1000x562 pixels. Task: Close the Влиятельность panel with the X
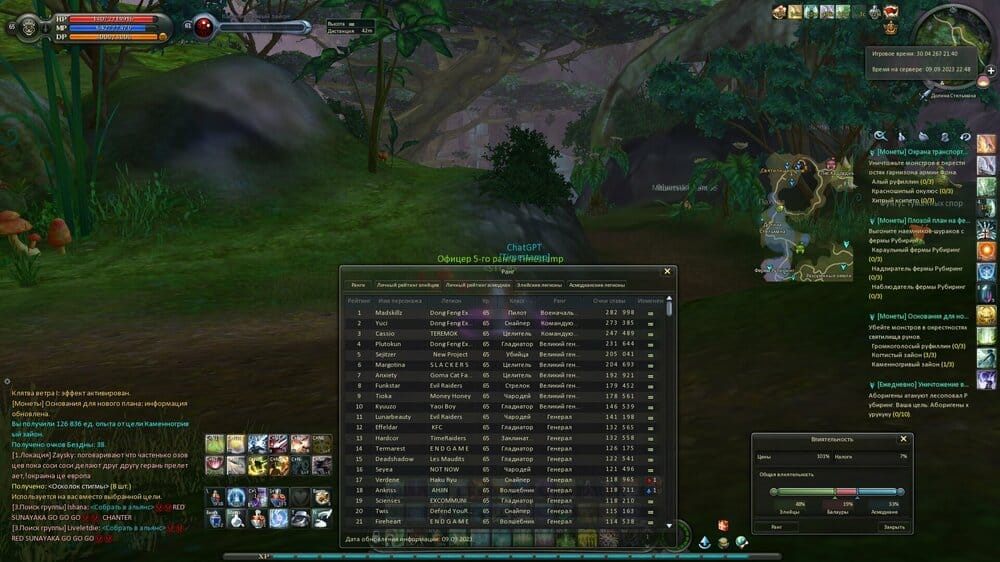click(x=904, y=439)
